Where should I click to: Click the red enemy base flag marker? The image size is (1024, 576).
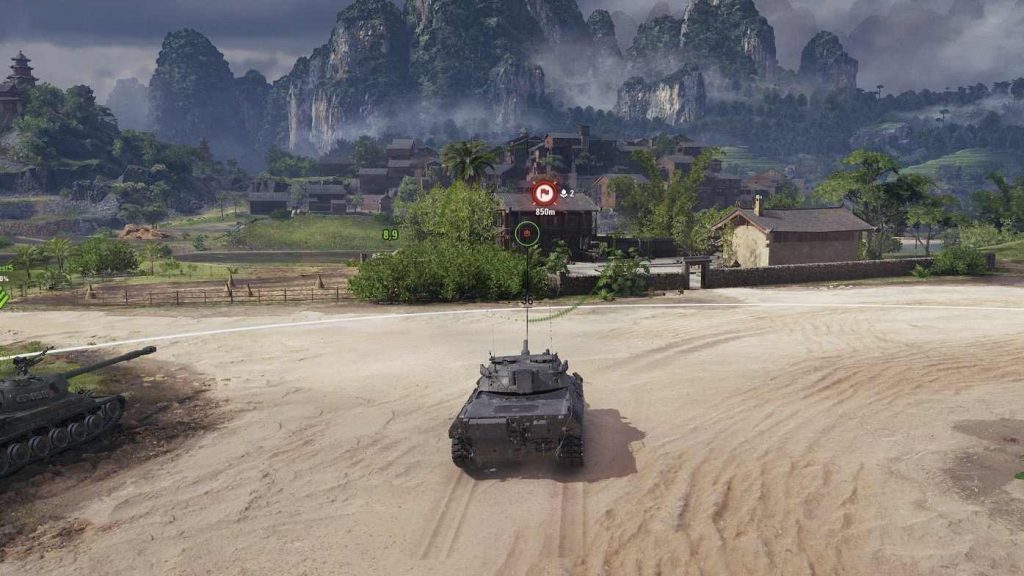coord(544,193)
